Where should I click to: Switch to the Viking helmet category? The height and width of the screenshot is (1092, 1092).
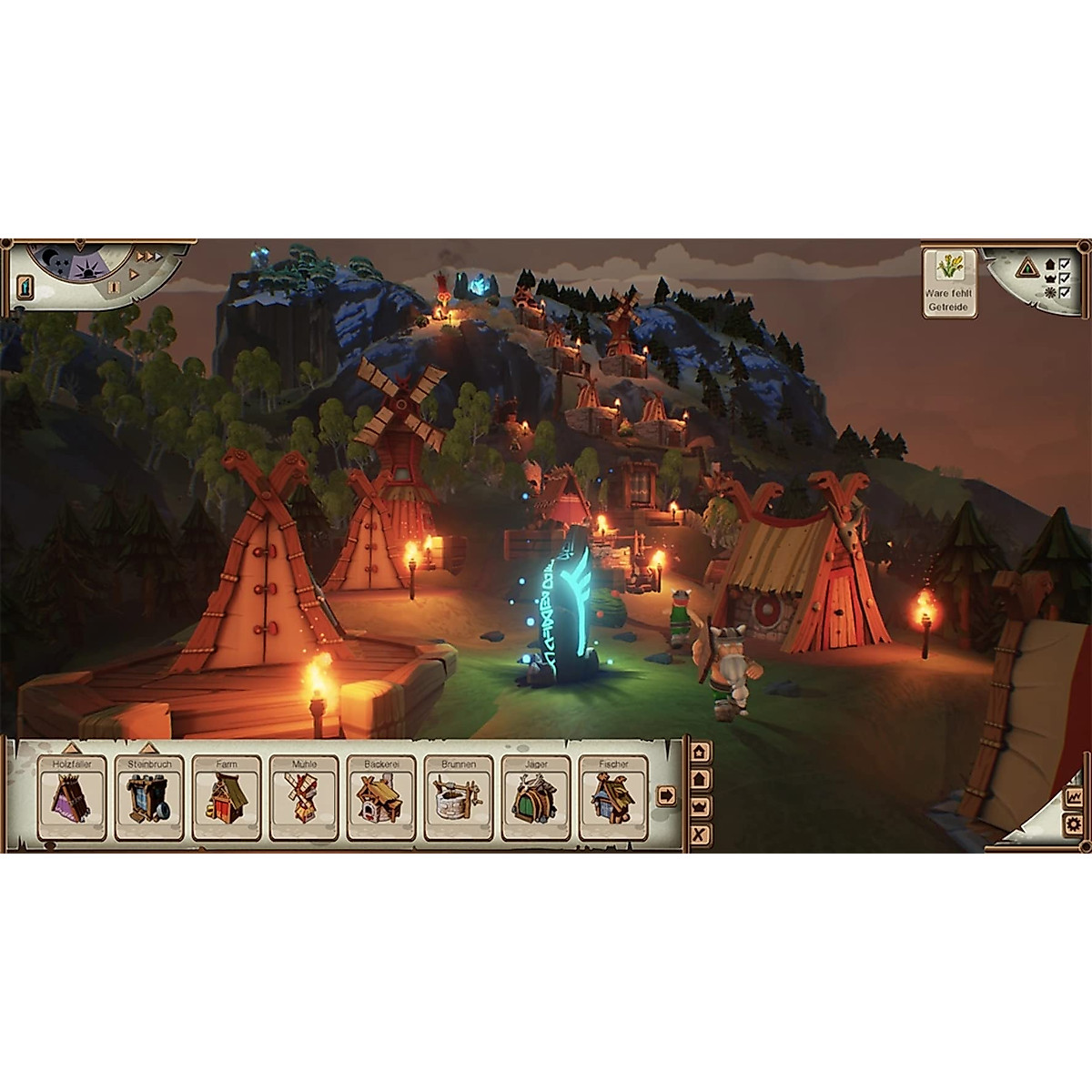[x=700, y=807]
